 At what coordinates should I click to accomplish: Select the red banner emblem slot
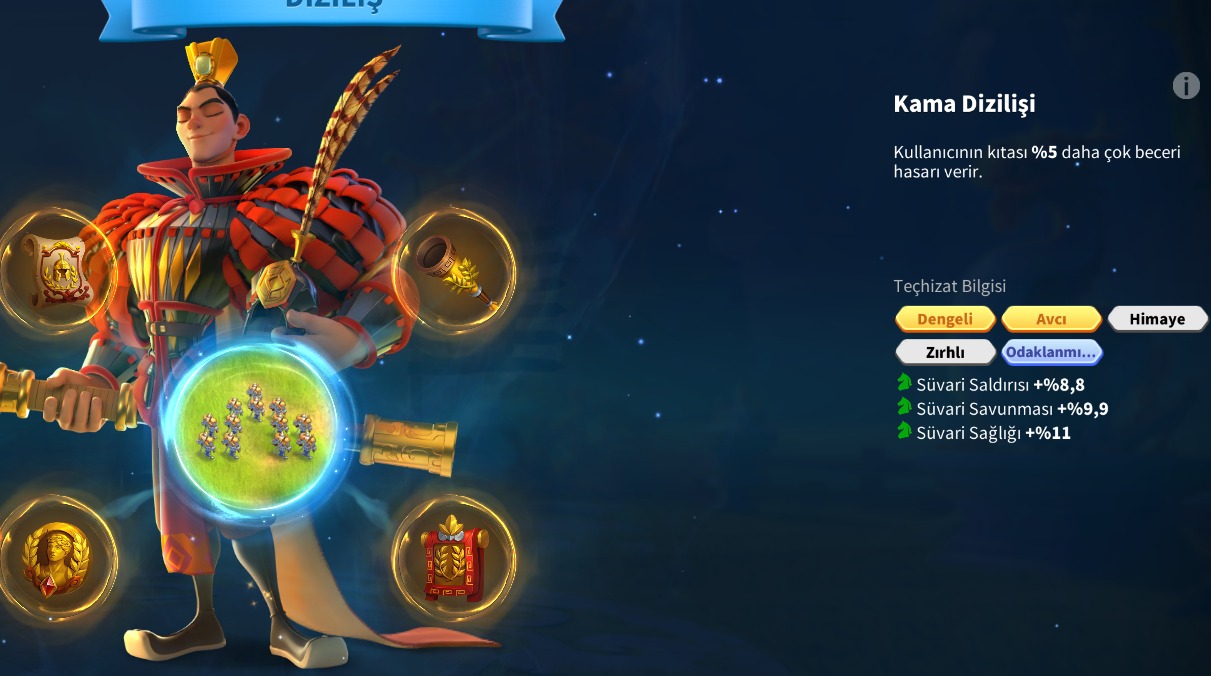point(453,560)
